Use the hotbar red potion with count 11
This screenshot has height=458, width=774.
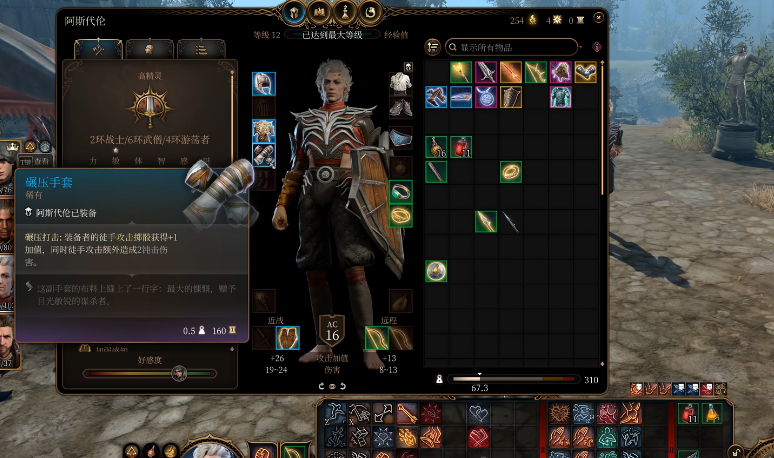688,413
